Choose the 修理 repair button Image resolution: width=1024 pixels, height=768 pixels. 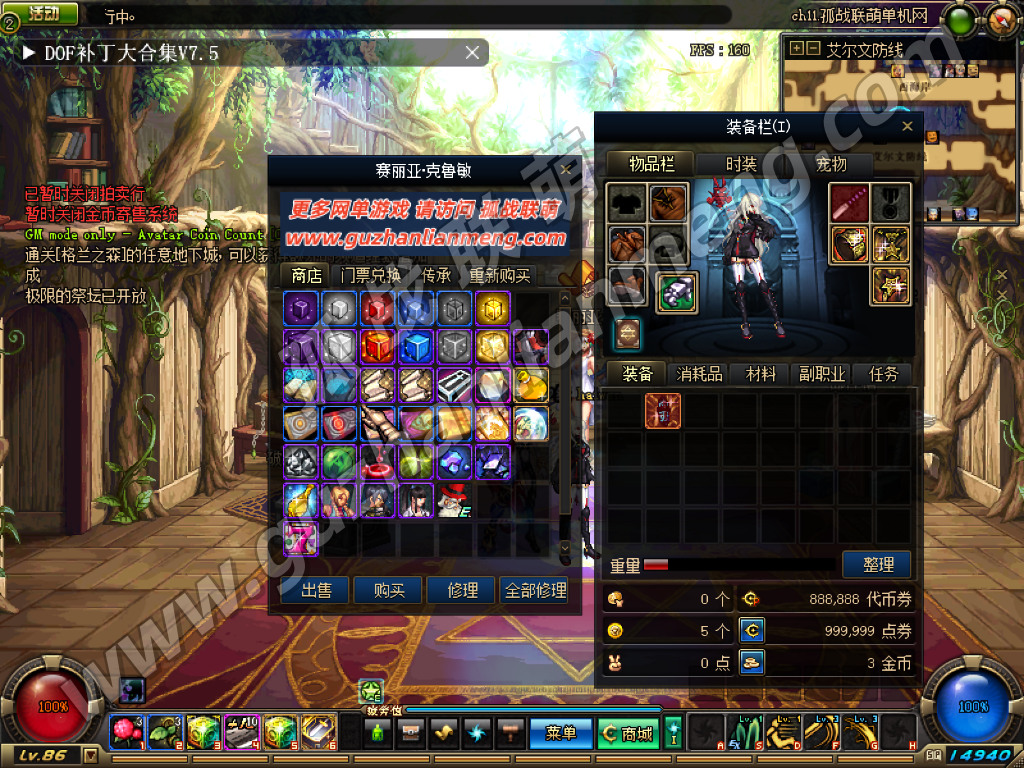pos(462,590)
